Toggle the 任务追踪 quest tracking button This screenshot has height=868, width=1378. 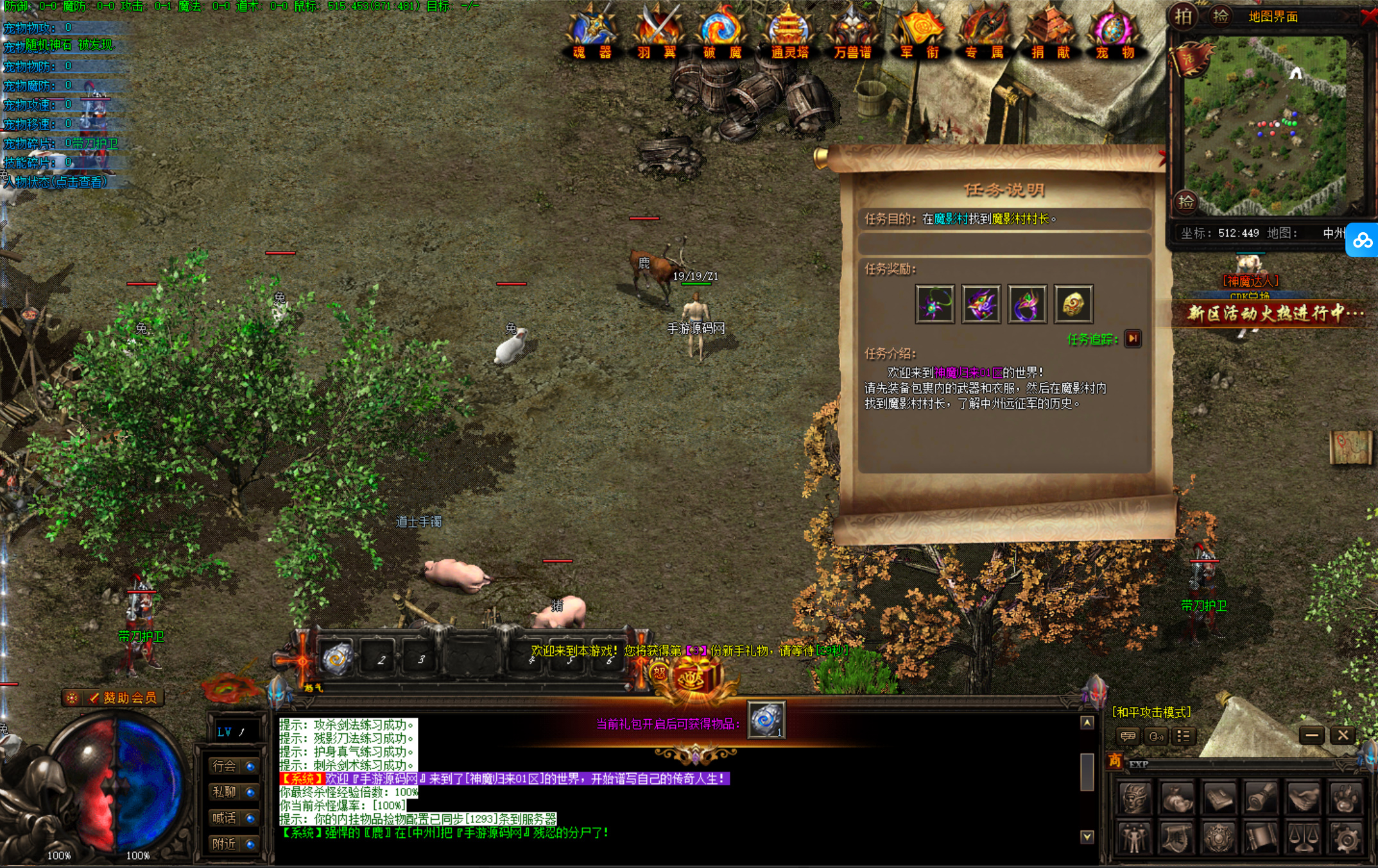1133,339
